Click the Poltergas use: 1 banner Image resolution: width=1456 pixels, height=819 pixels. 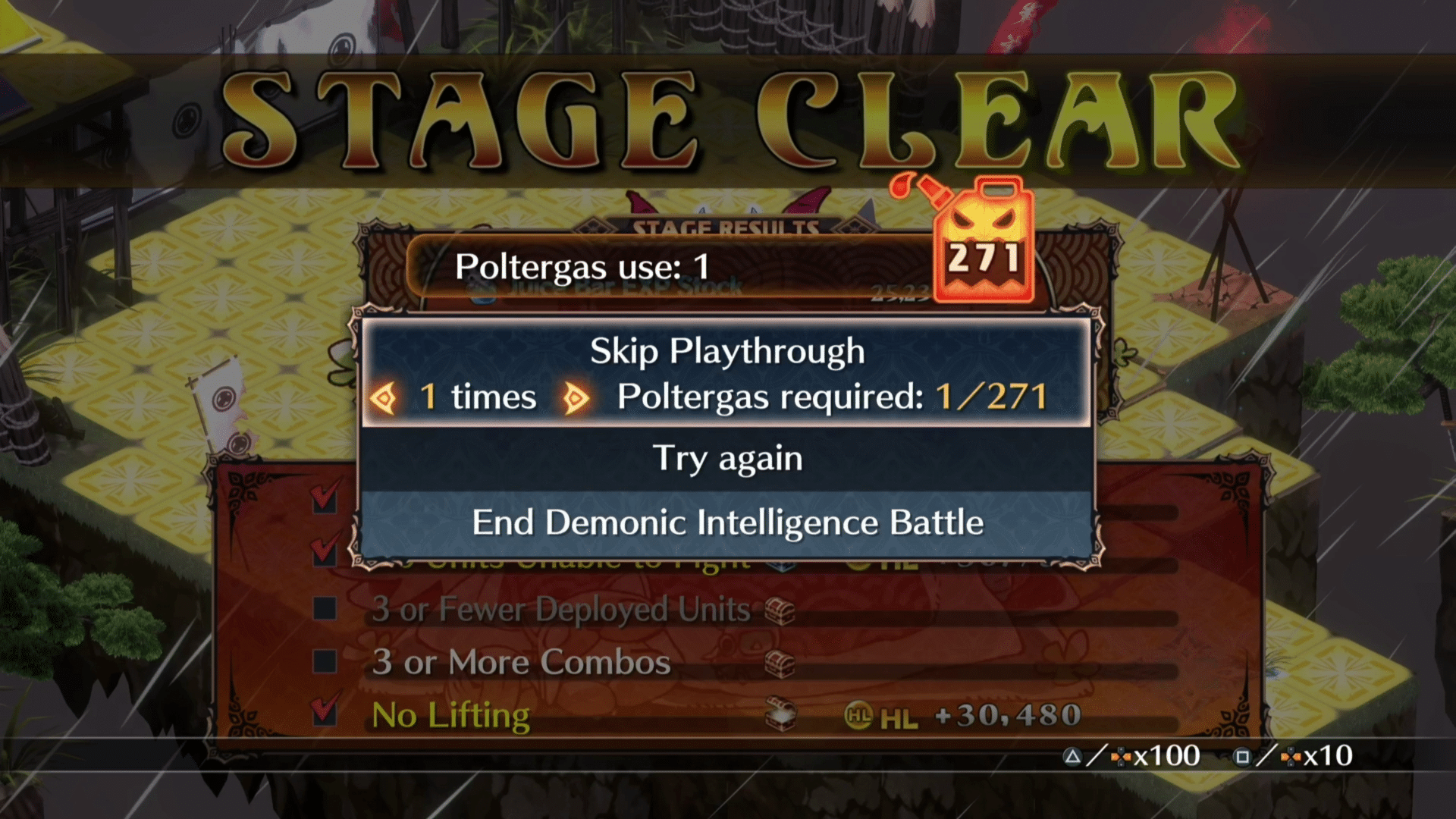584,267
